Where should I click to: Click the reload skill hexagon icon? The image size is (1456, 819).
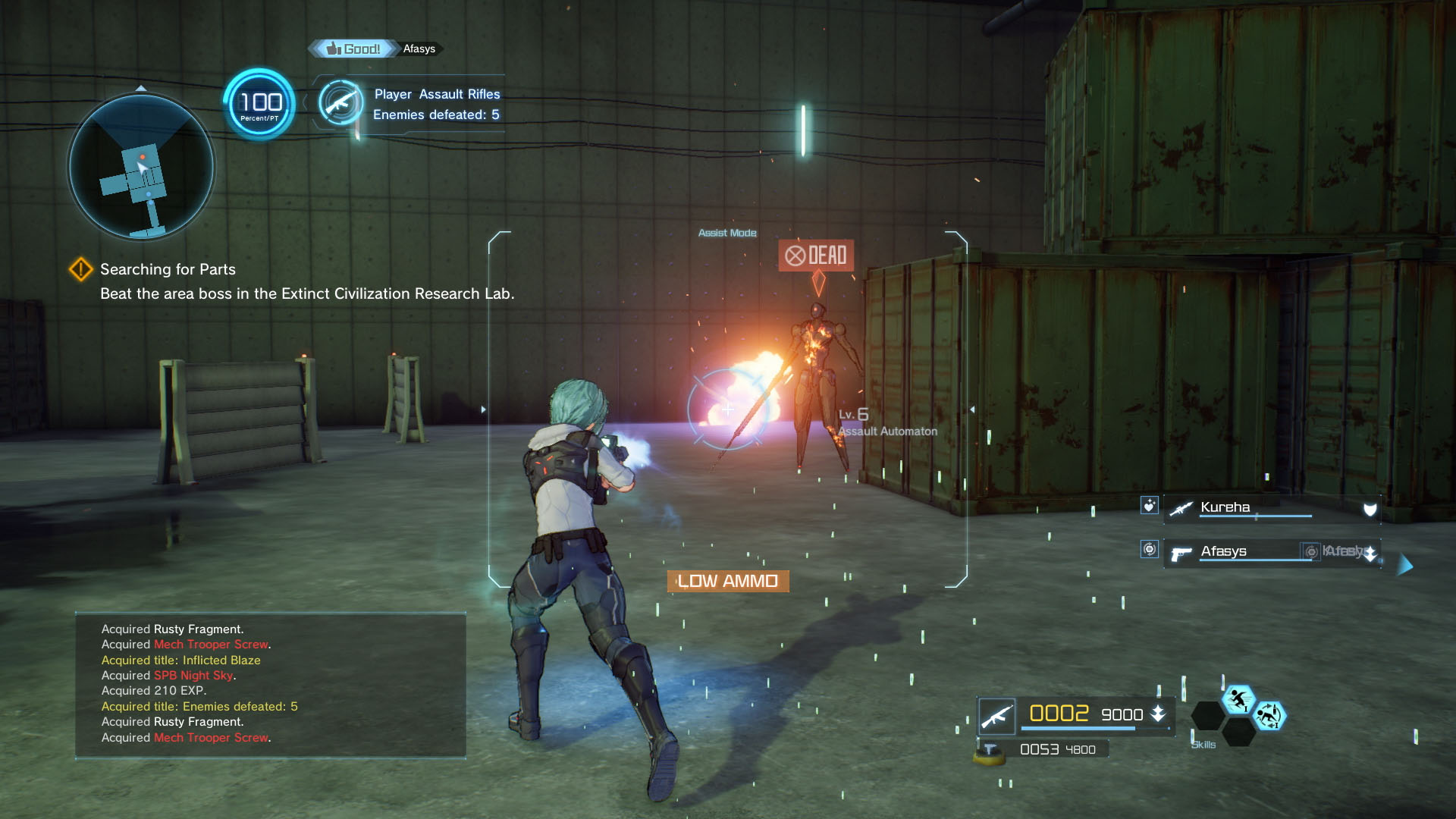[1272, 717]
